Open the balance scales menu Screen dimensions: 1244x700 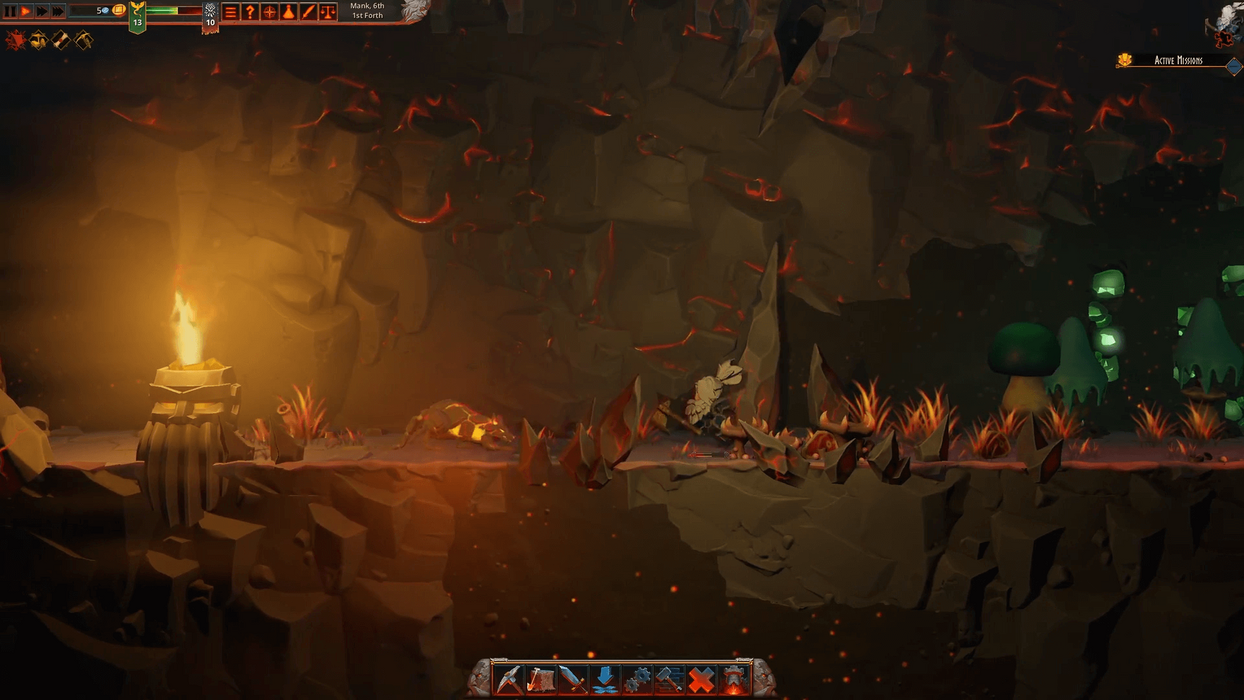click(327, 12)
